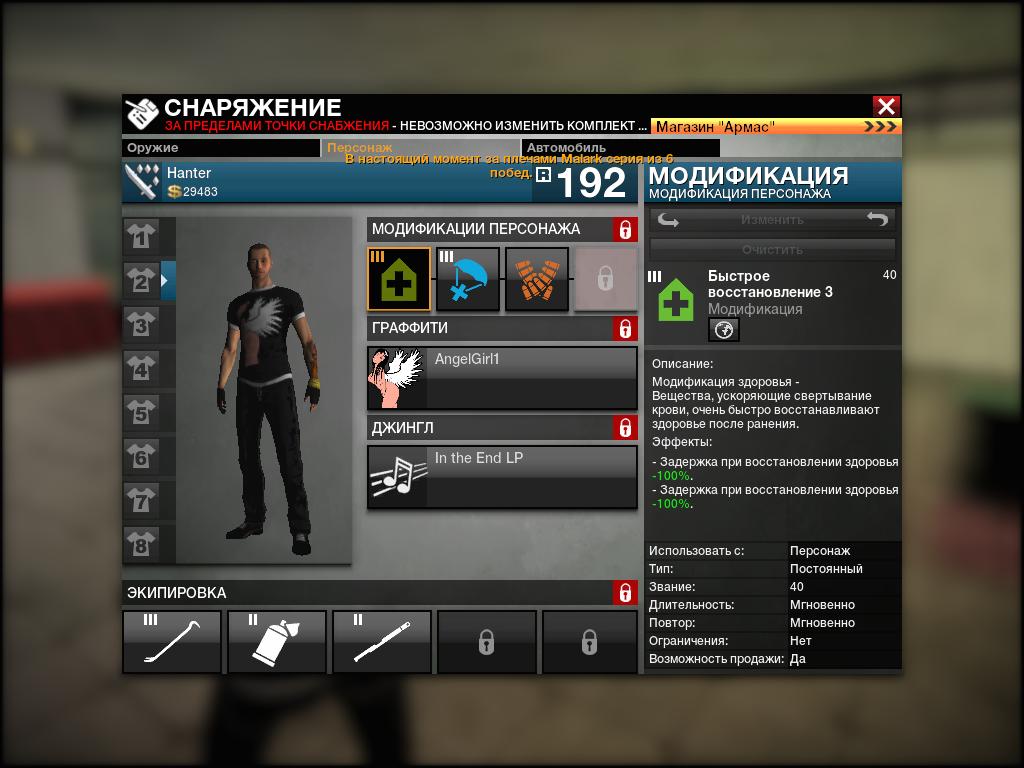Screen dimensions: 1024x768
Task: Select outfit slot 1
Action: click(141, 238)
